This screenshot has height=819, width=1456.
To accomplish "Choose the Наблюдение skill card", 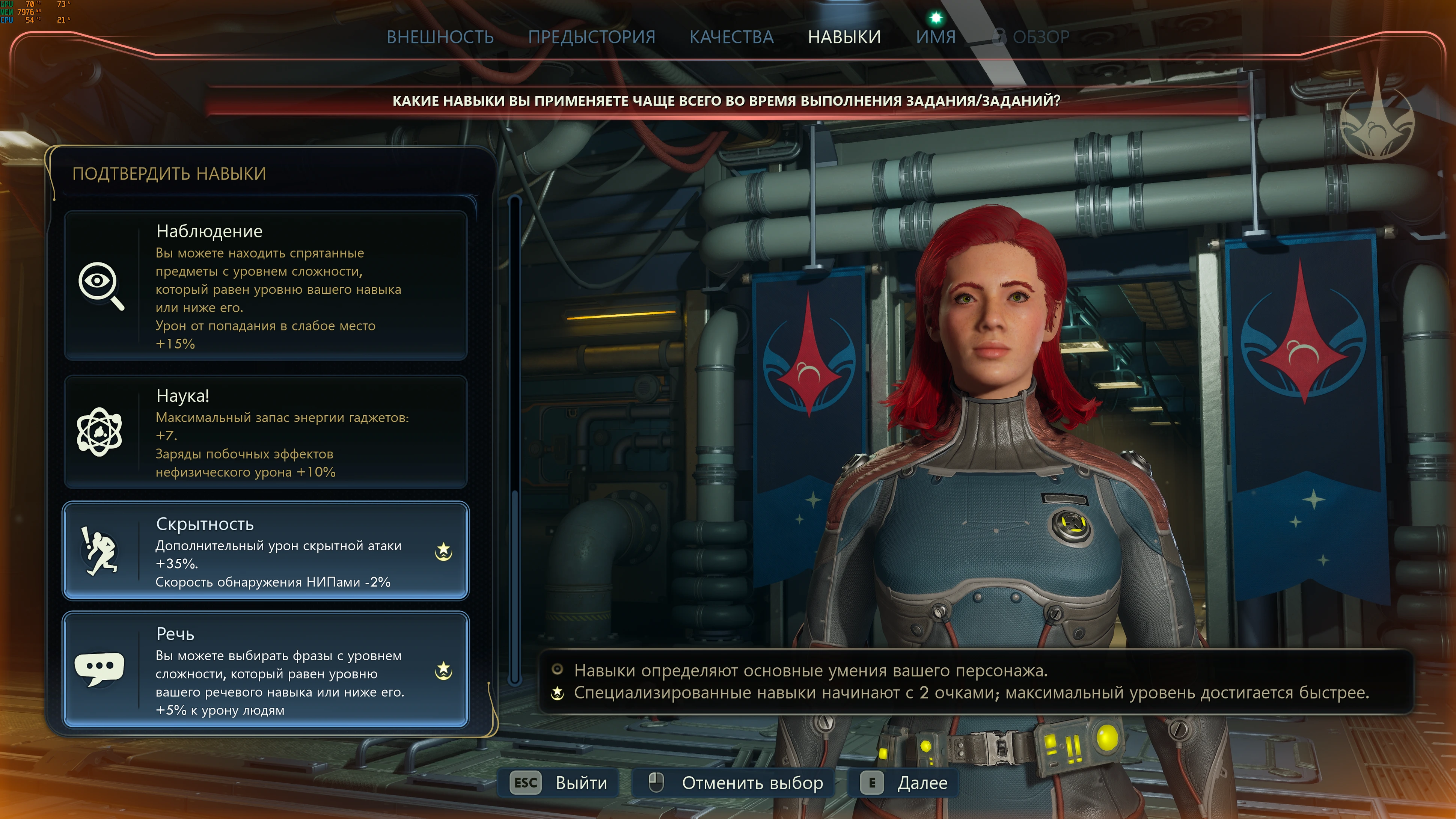I will coord(266,285).
